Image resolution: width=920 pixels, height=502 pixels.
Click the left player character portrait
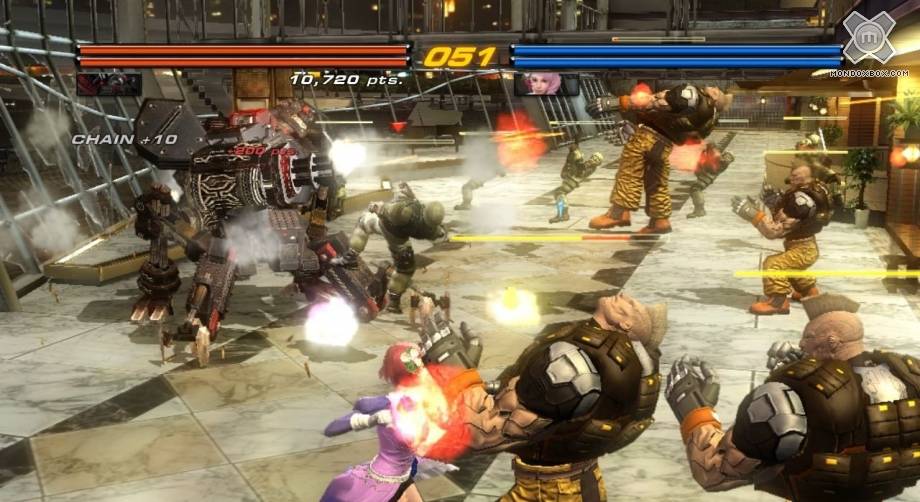click(x=109, y=84)
